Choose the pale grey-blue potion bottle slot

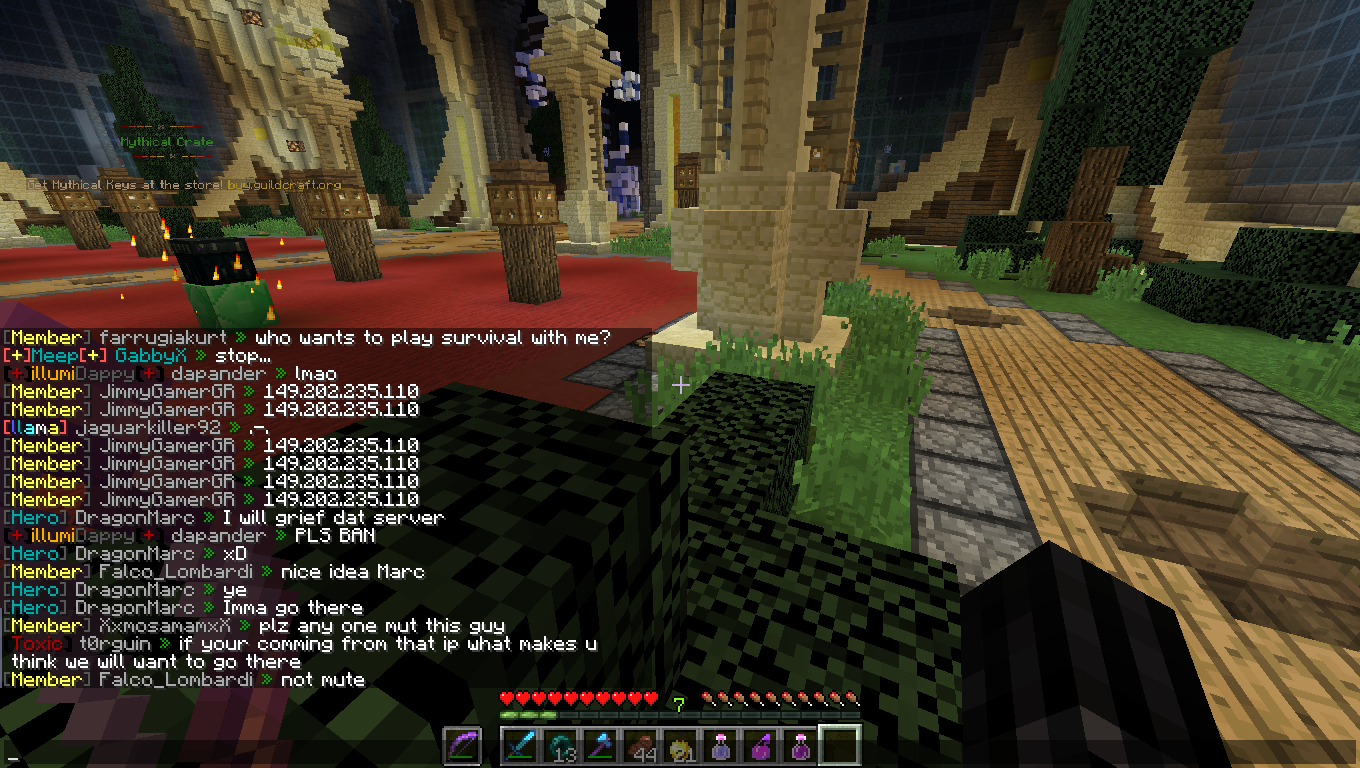point(720,745)
